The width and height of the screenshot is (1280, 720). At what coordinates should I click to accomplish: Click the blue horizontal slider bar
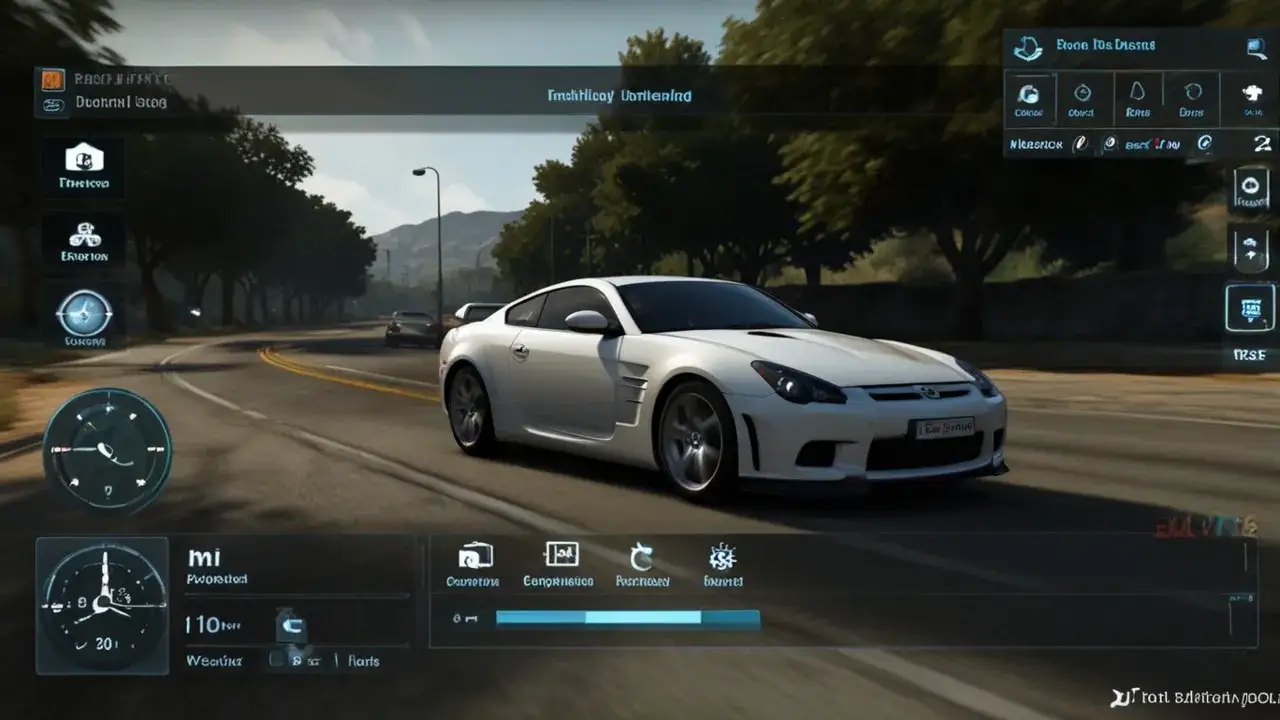(628, 618)
